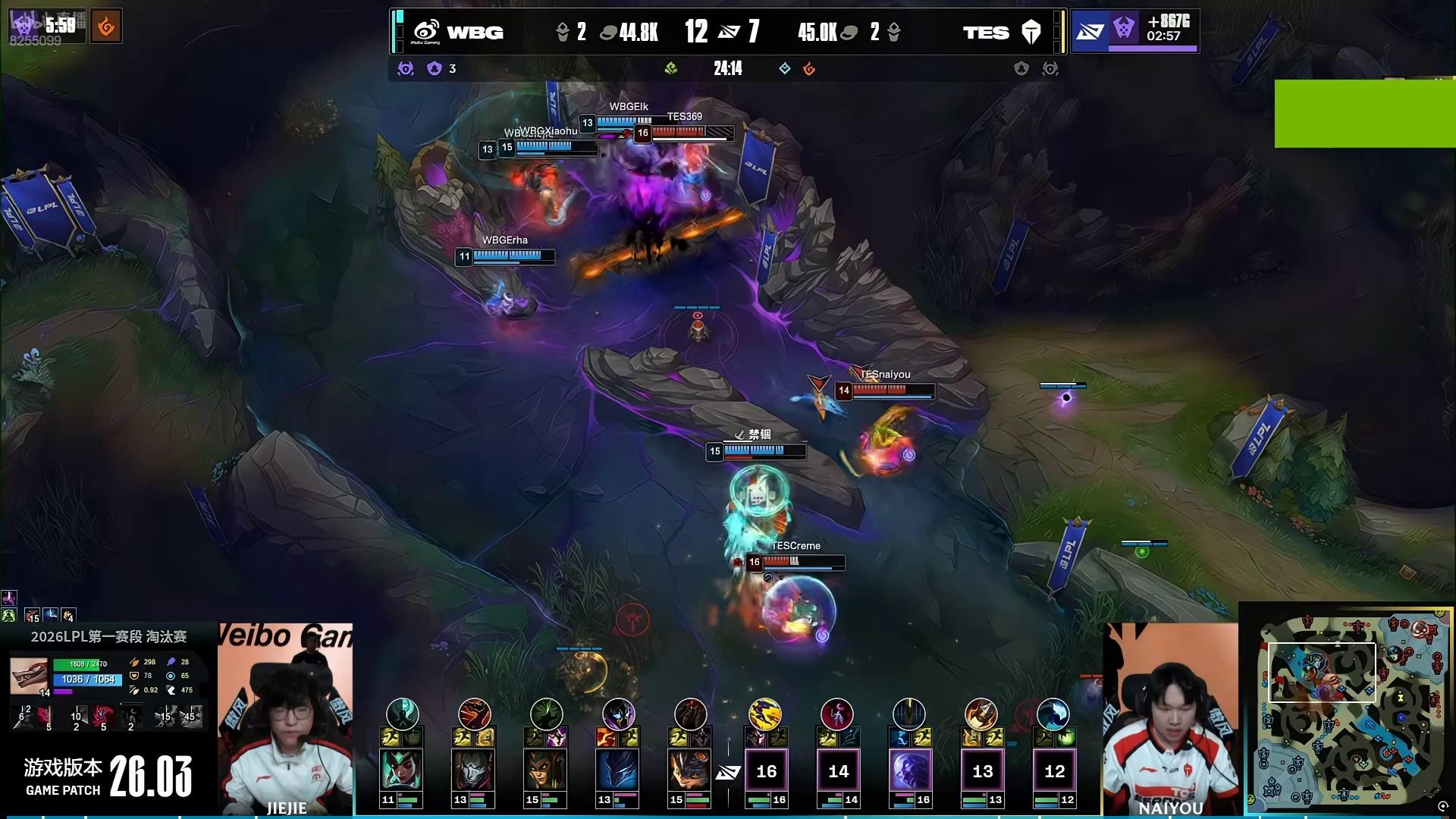
Task: Click the focused champion portrait in the stats panel
Action: click(x=29, y=676)
